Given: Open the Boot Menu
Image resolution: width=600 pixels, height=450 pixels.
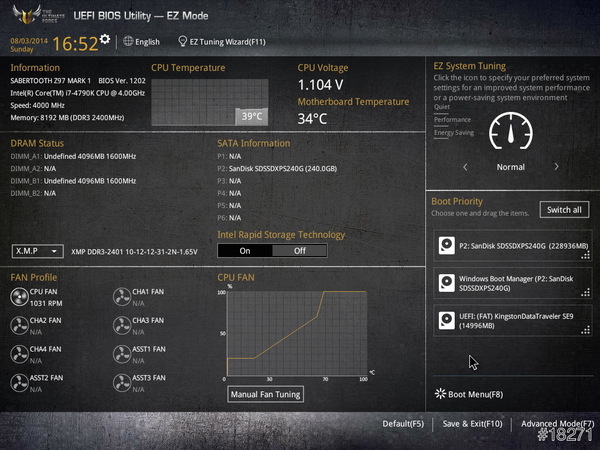Looking at the screenshot, I should pos(469,394).
